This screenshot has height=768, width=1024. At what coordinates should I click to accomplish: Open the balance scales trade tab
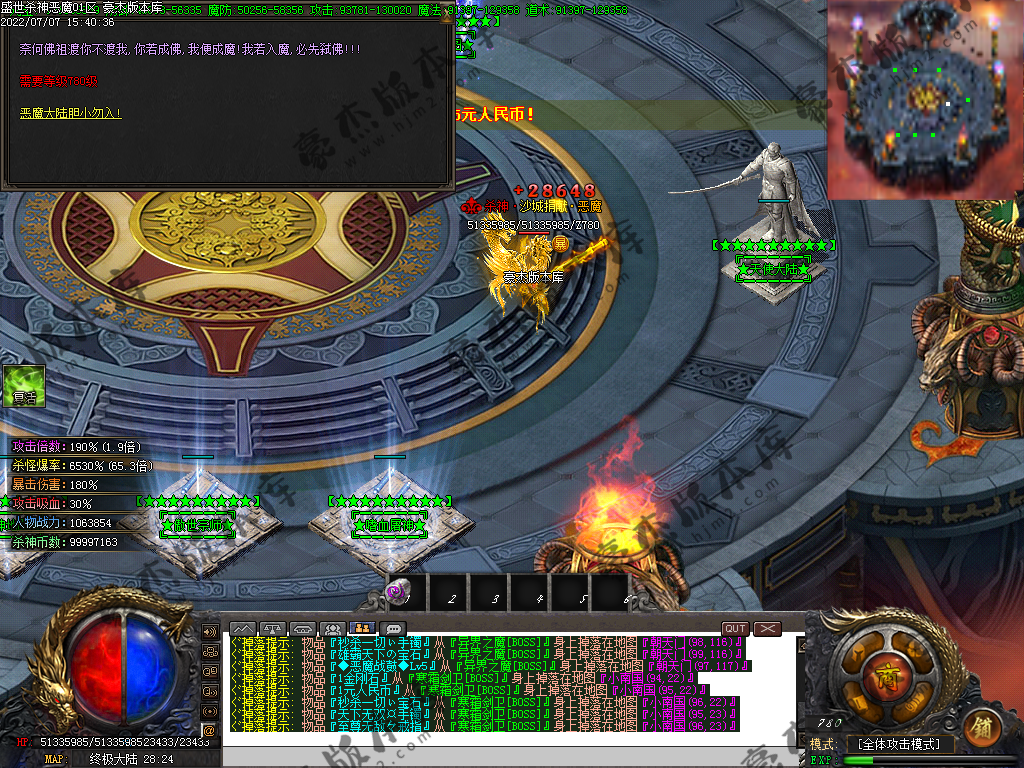[273, 629]
